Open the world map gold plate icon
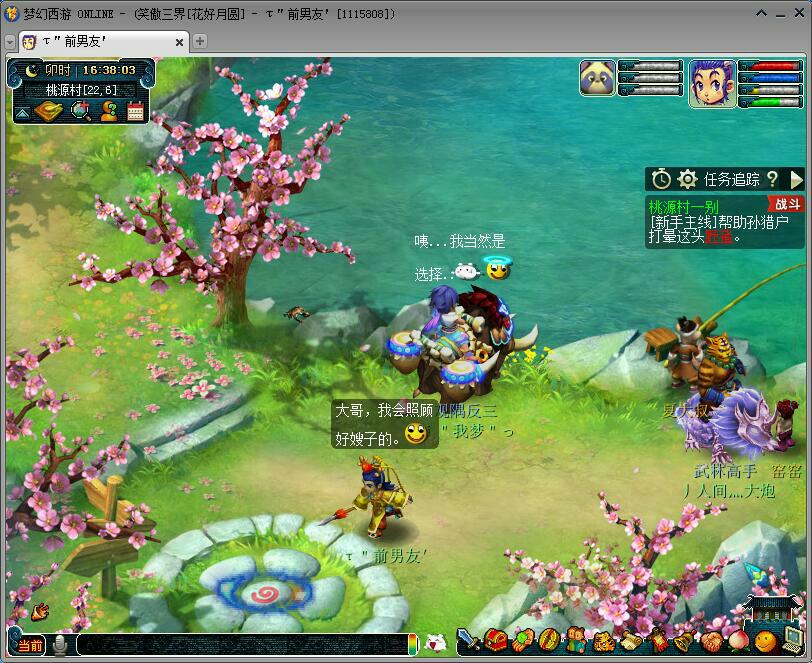Image resolution: width=812 pixels, height=663 pixels. pos(47,111)
